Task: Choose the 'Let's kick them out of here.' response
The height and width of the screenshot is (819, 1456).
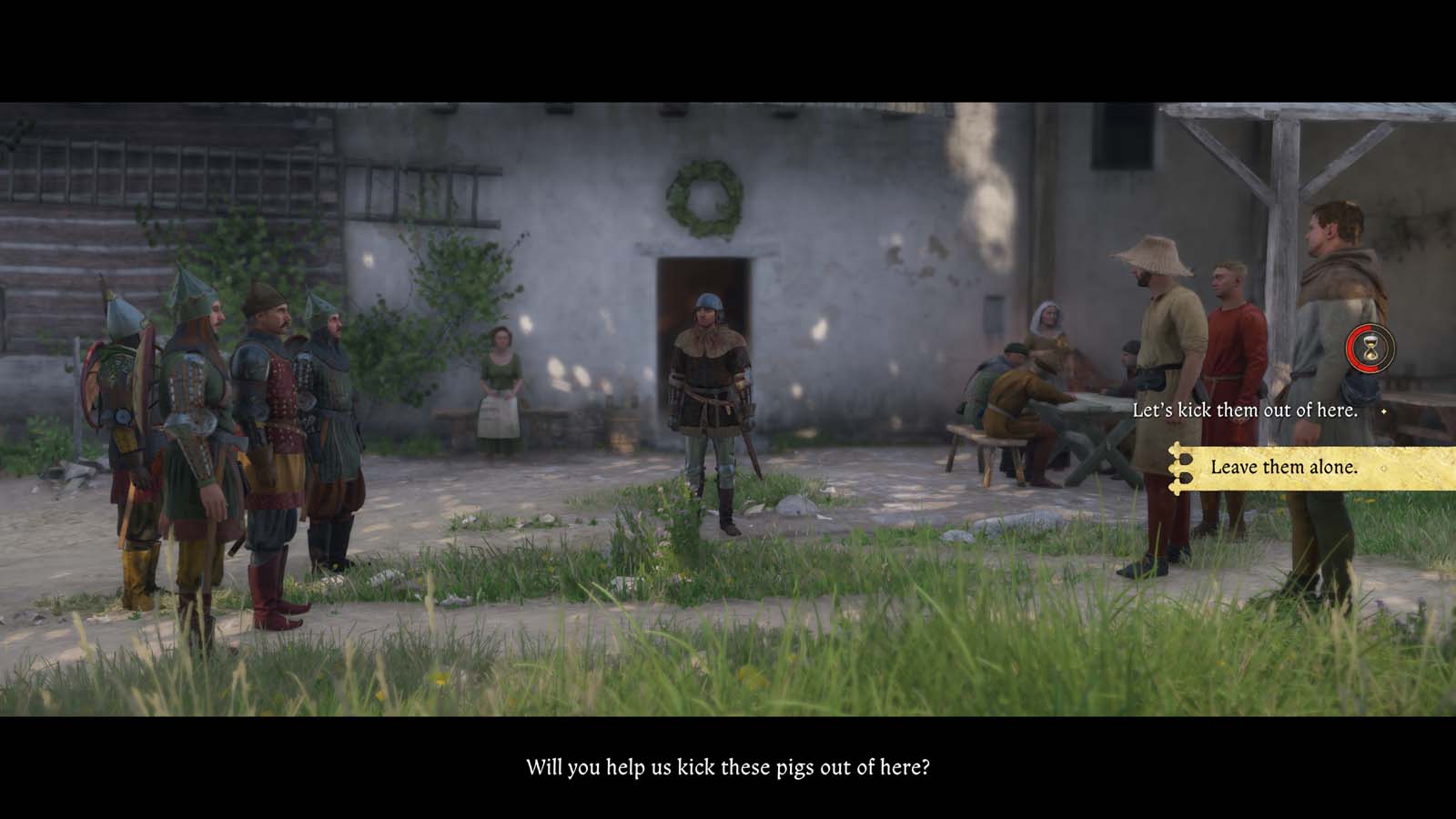Action: click(x=1245, y=409)
